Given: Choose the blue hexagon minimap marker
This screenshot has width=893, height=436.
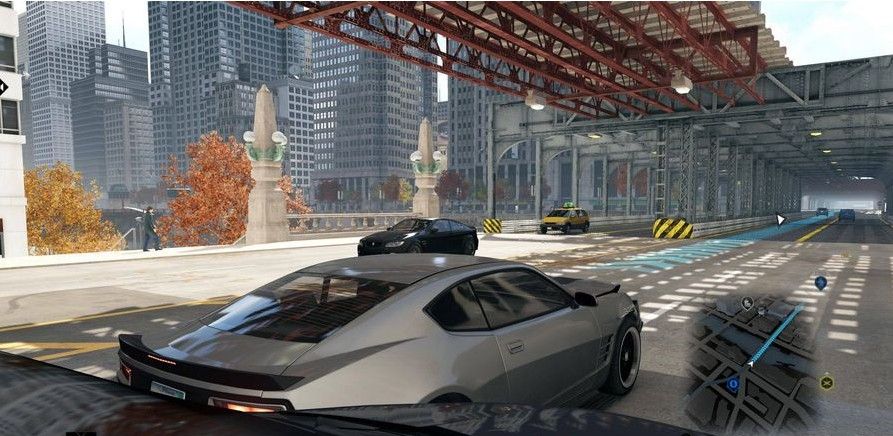Looking at the screenshot, I should (x=732, y=383).
